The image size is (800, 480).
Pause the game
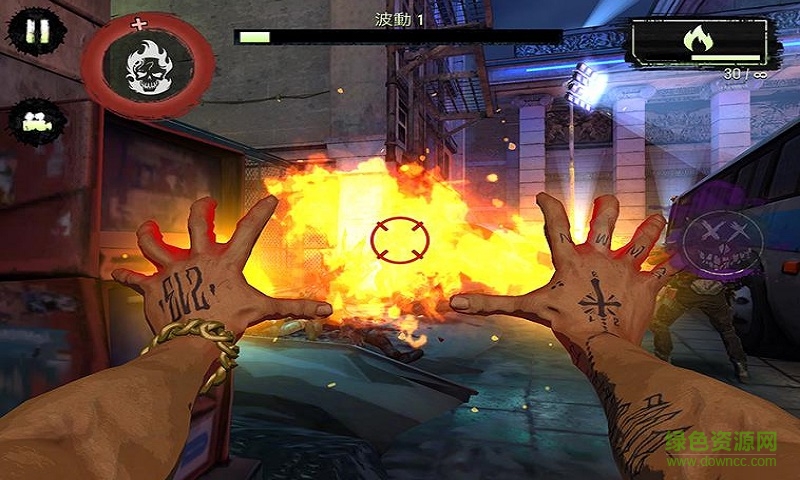37,30
